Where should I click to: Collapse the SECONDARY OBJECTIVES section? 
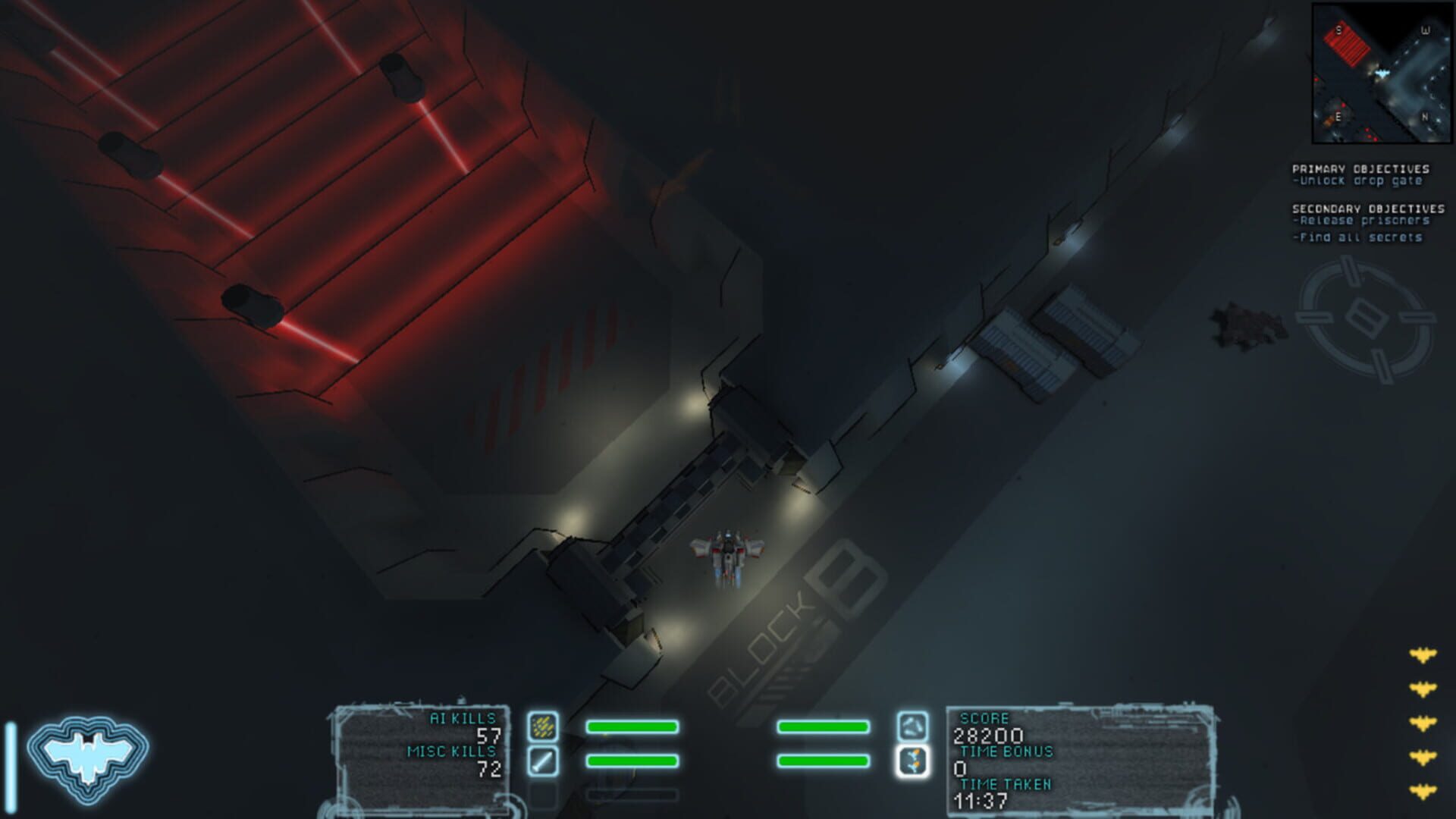pos(1366,207)
